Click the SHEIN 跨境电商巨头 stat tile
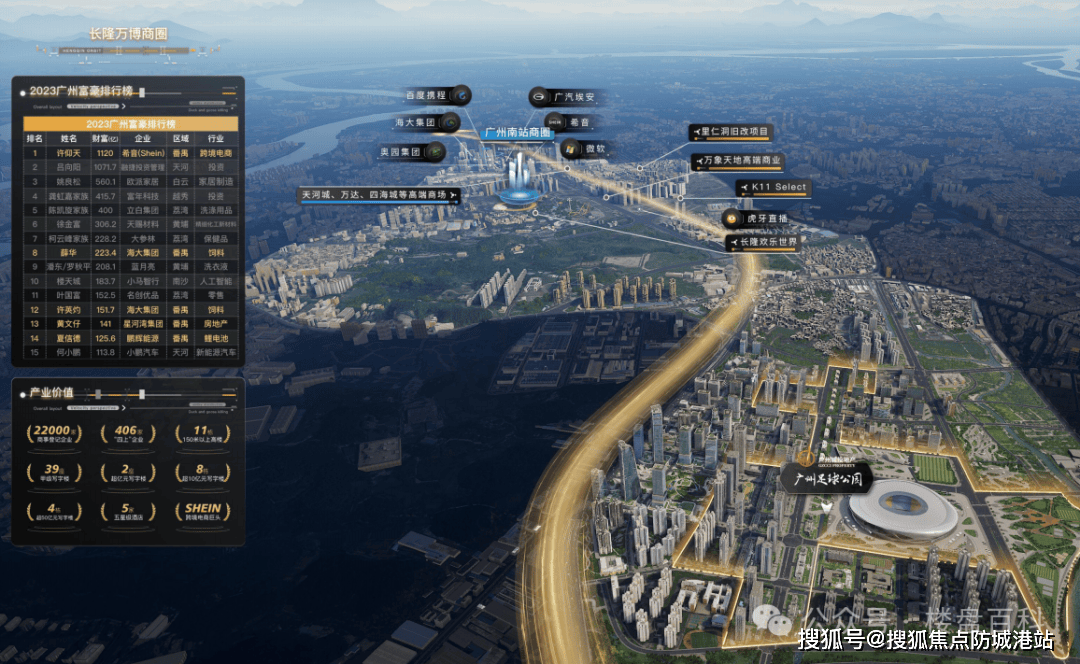Image resolution: width=1080 pixels, height=664 pixels. pyautogui.click(x=203, y=514)
